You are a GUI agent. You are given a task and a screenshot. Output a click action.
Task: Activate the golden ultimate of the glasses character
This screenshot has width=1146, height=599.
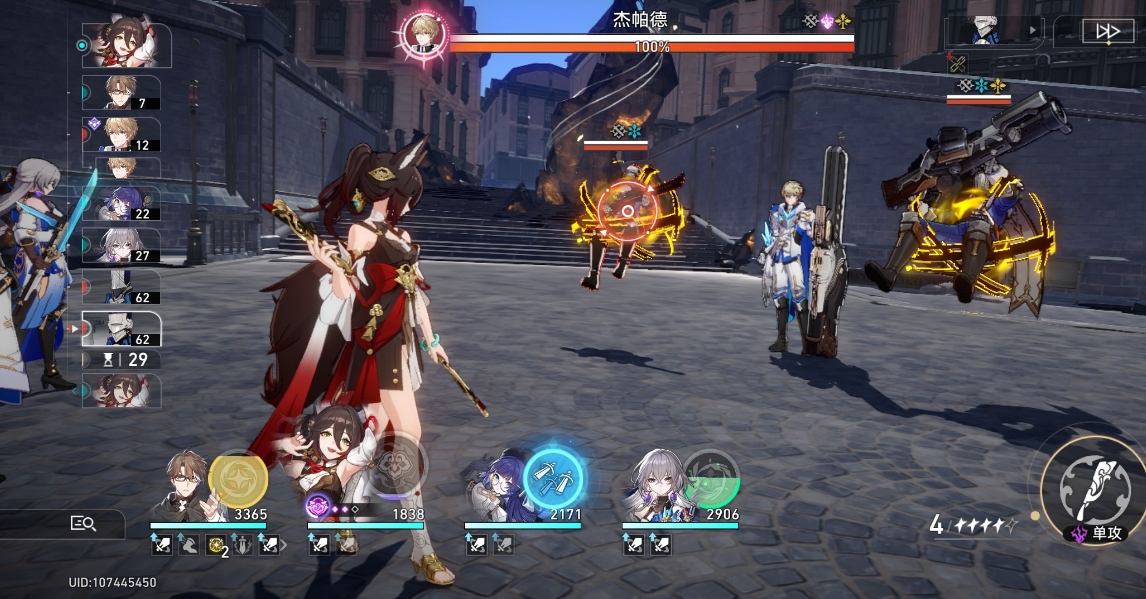tap(238, 479)
